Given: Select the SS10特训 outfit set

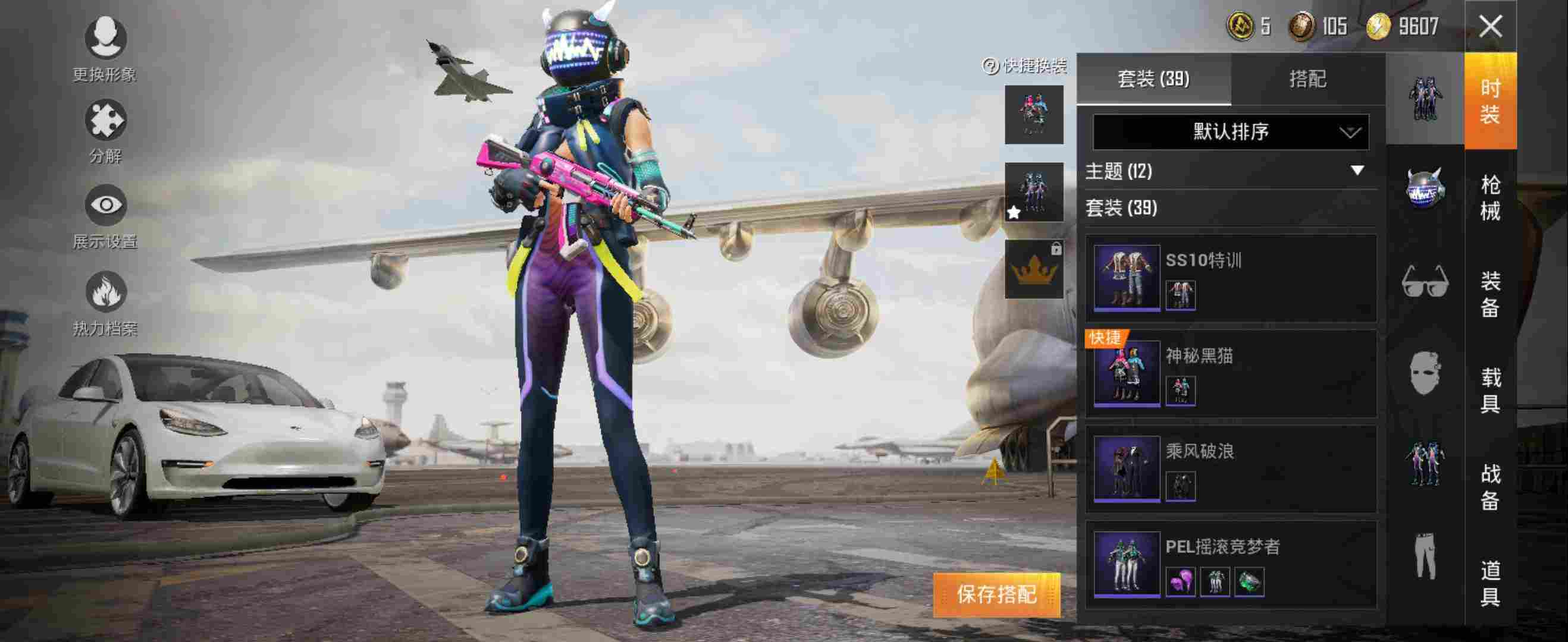Looking at the screenshot, I should pos(1231,279).
